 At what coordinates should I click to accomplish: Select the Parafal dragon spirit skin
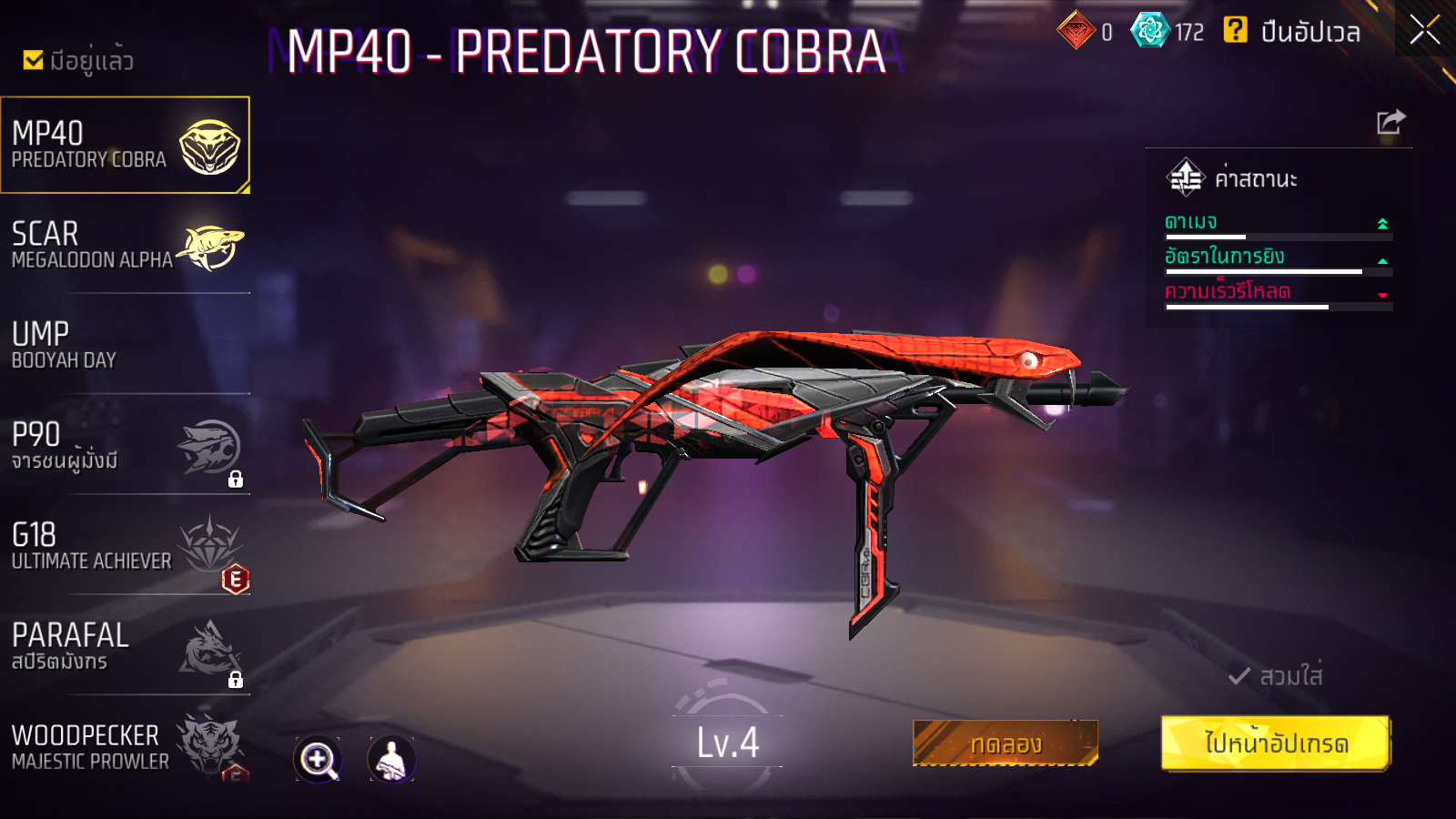pos(125,646)
